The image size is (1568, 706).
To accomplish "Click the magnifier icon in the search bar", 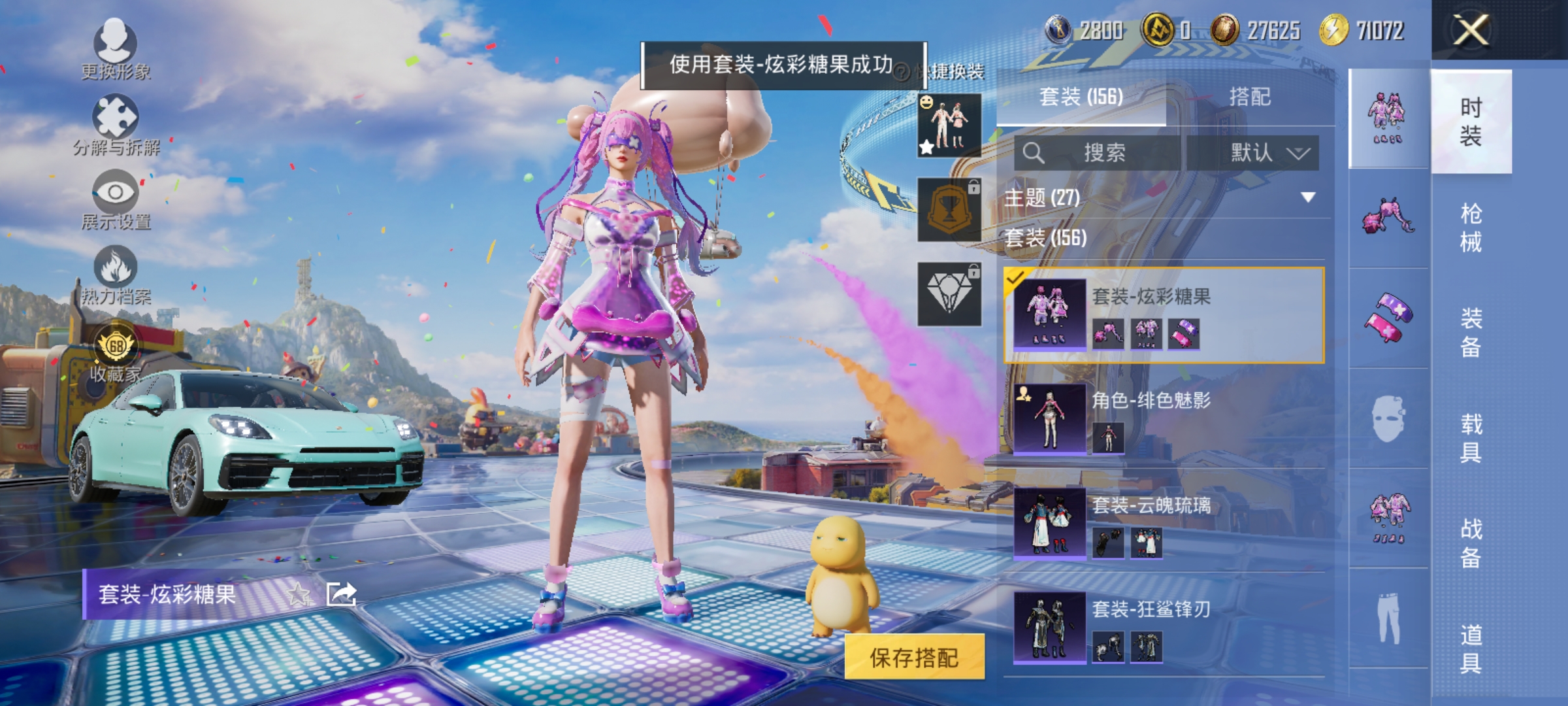I will [1033, 153].
